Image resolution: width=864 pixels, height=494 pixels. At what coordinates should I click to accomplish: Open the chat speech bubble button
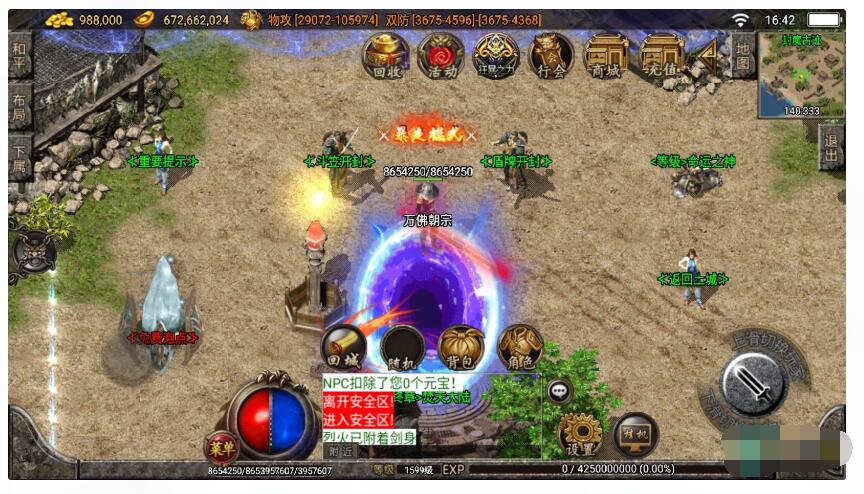(560, 392)
